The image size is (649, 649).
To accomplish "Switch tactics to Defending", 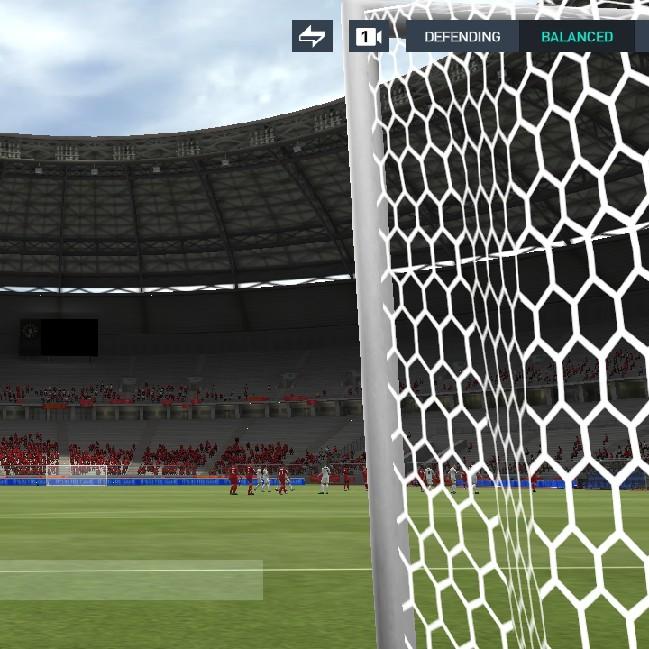I will pyautogui.click(x=462, y=37).
